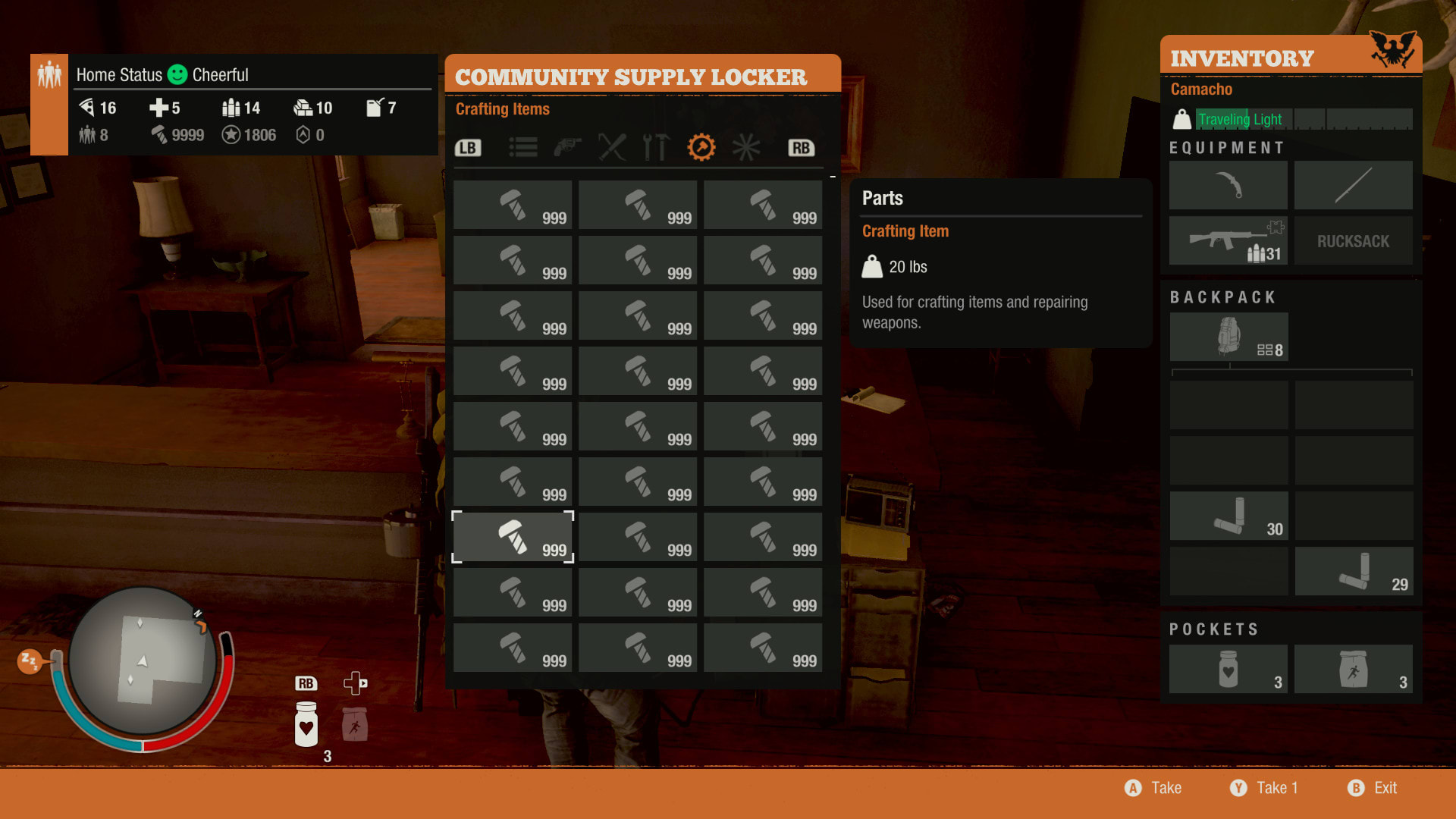Switch to the all-items list tab
This screenshot has width=1456, height=819.
pos(523,147)
